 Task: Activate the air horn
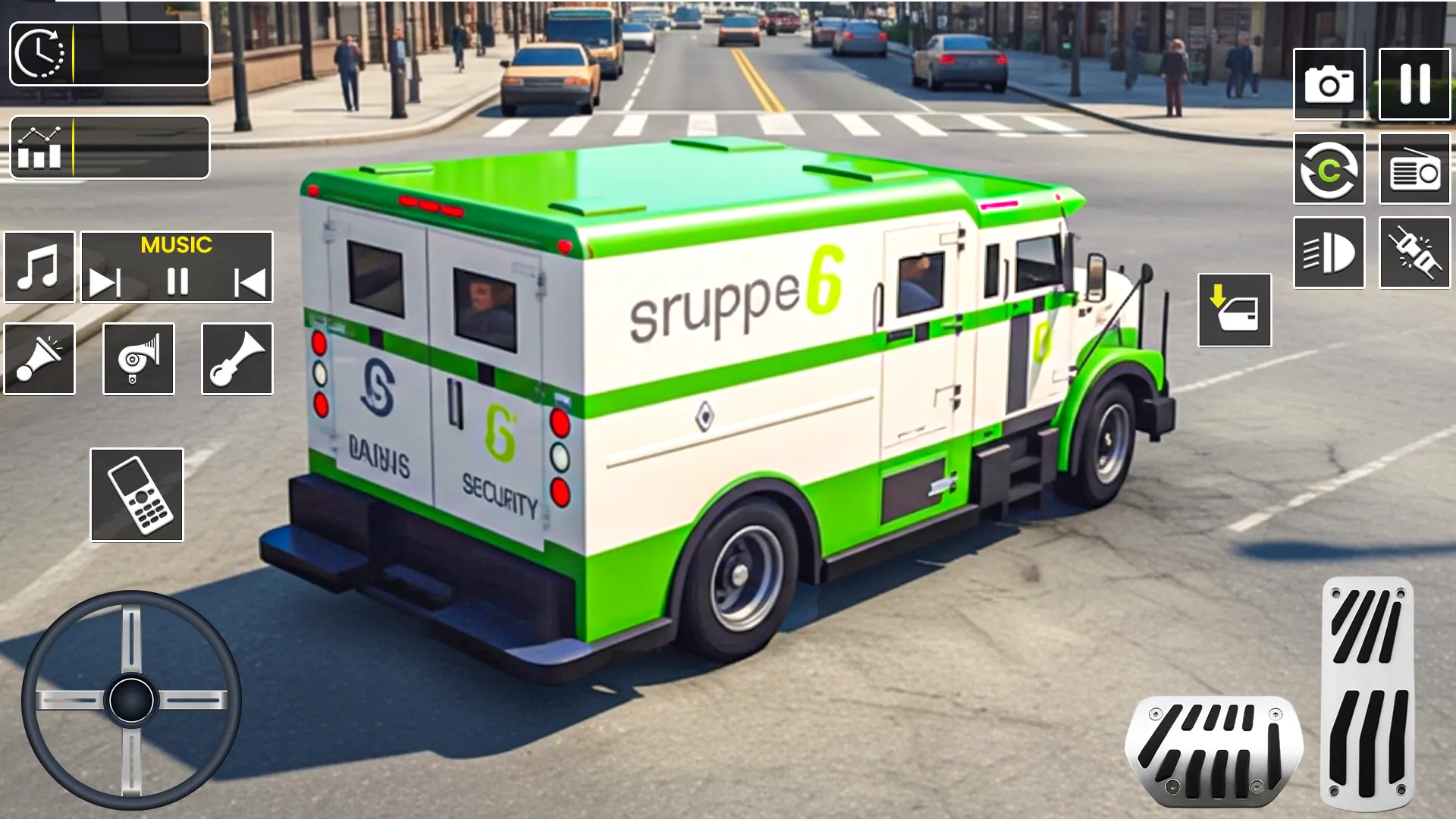point(138,359)
